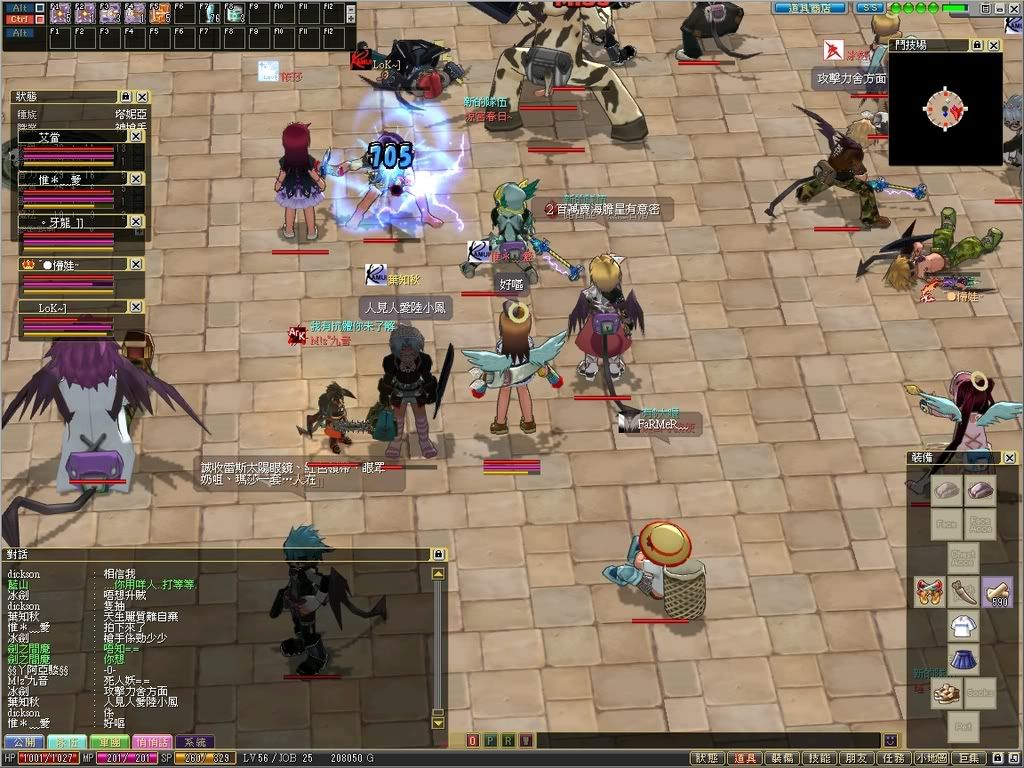The width and height of the screenshot is (1024, 768).
Task: Select the white shirt equipment slot
Action: (x=963, y=627)
